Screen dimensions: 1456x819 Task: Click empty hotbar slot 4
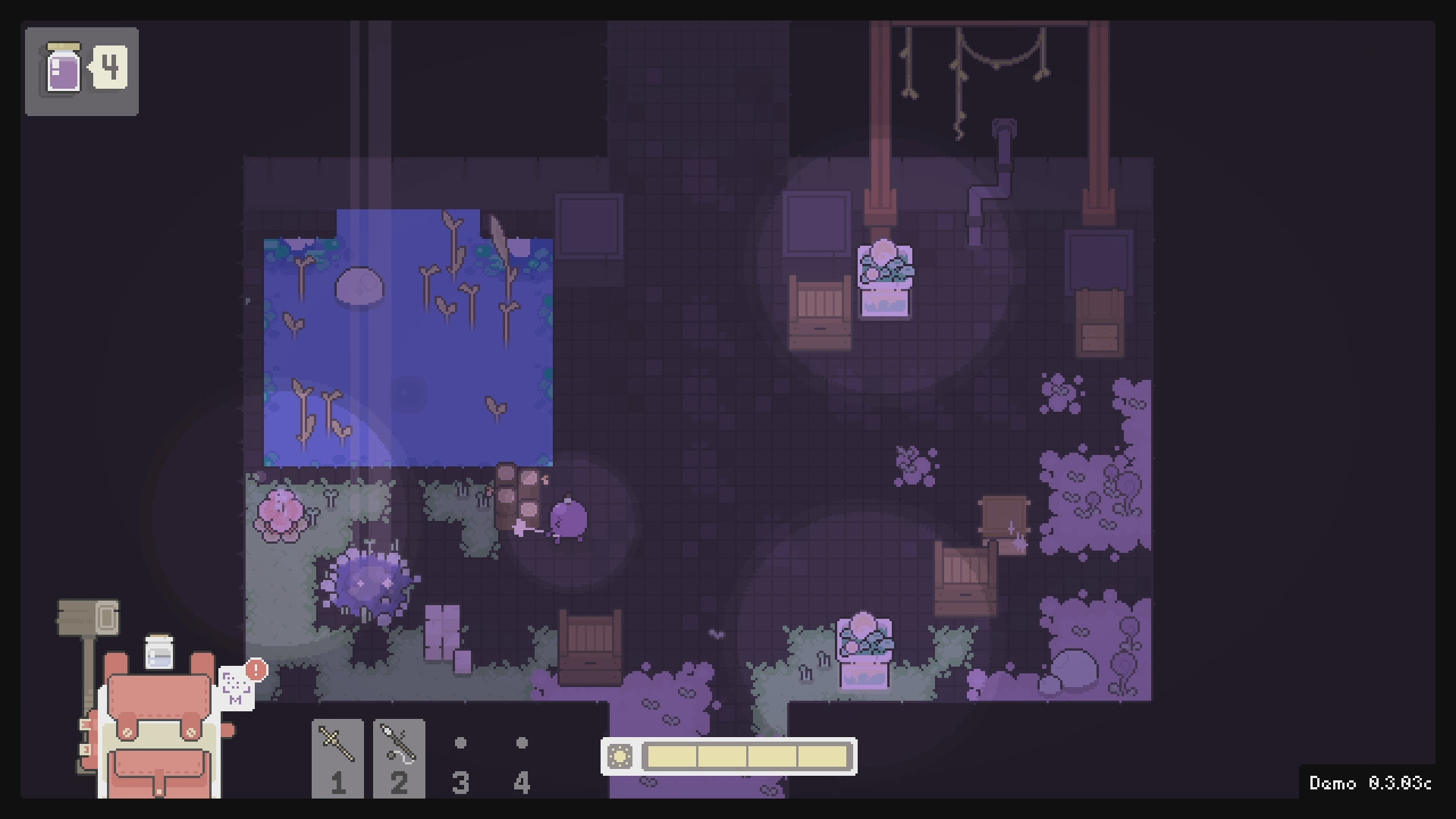tap(522, 758)
